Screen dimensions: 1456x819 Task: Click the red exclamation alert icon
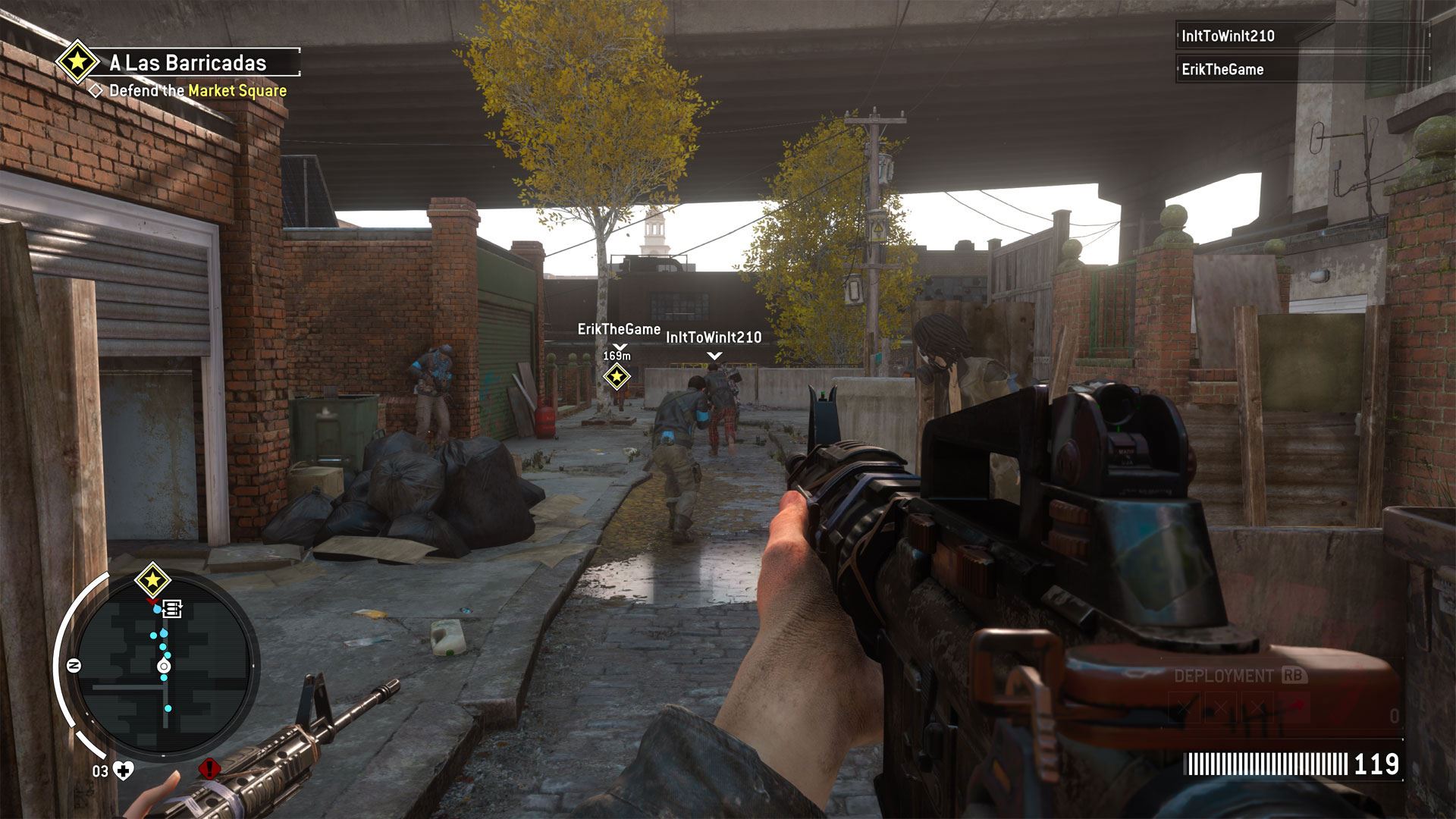[x=209, y=769]
